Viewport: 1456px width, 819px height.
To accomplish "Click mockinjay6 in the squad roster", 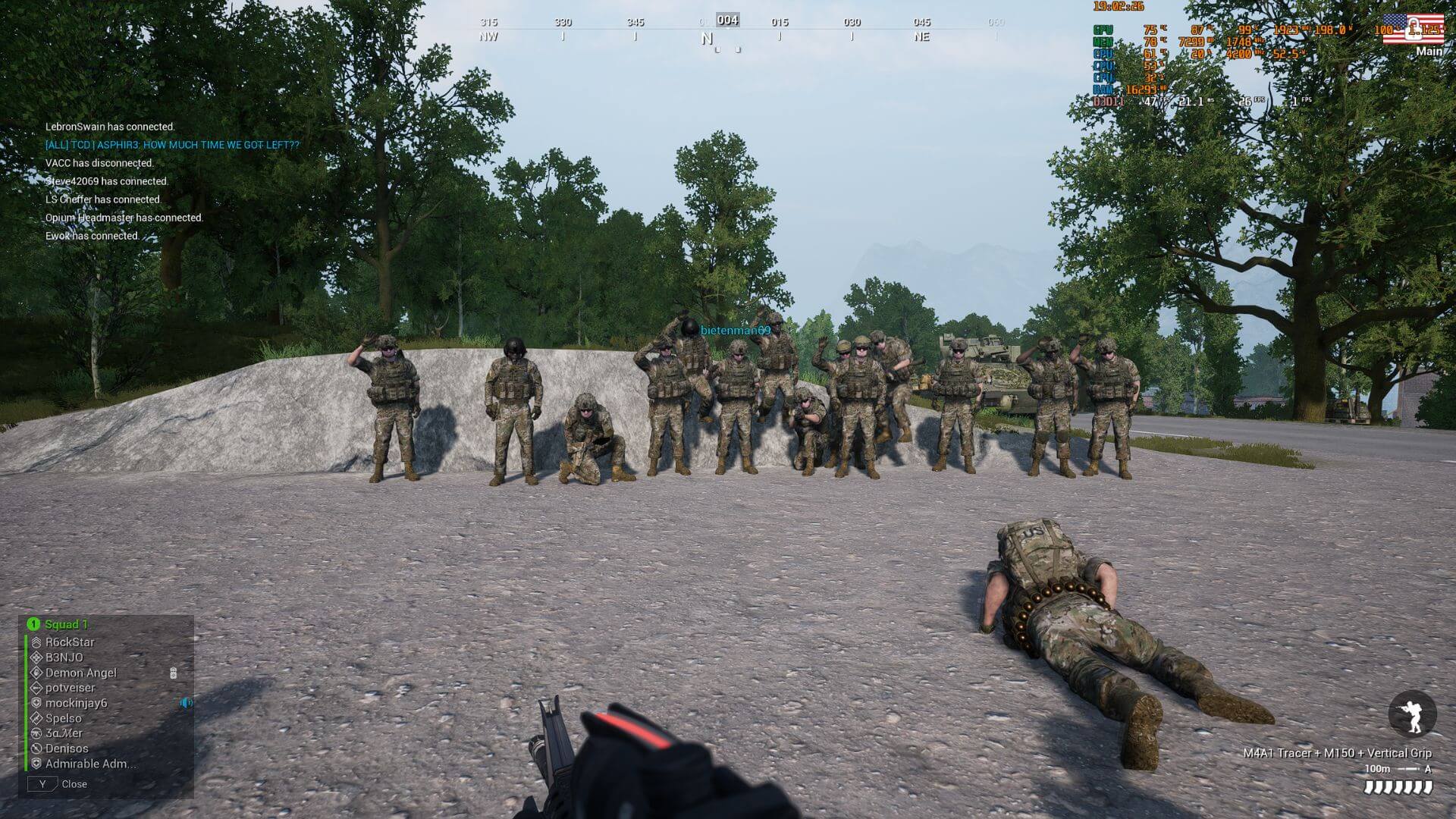I will (76, 703).
